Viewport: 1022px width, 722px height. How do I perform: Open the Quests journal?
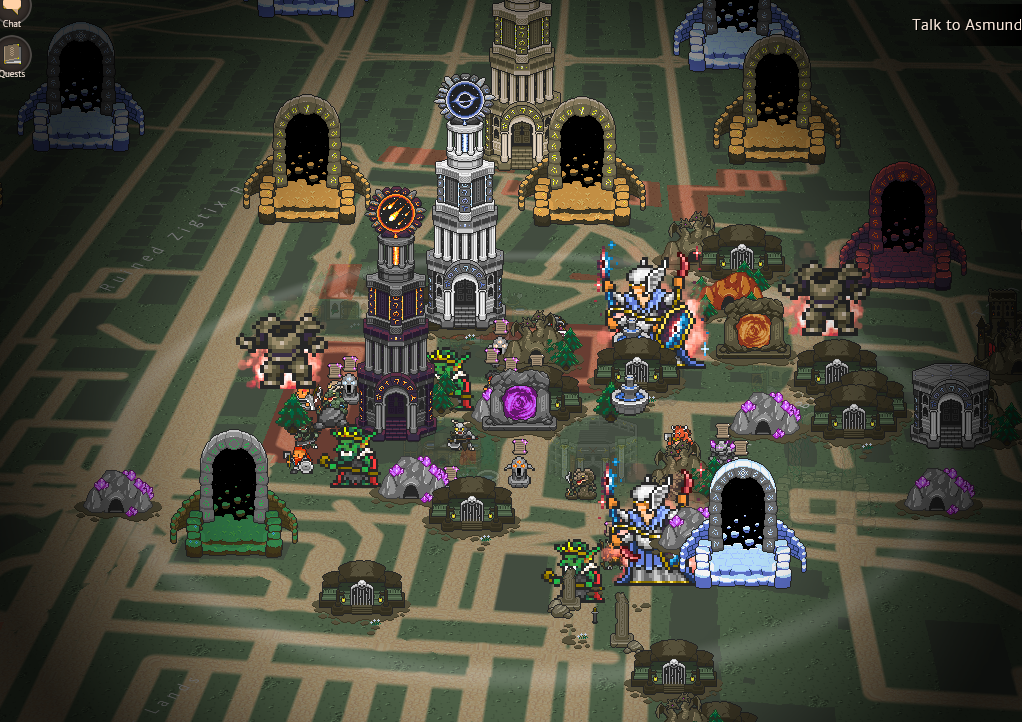click(x=13, y=54)
